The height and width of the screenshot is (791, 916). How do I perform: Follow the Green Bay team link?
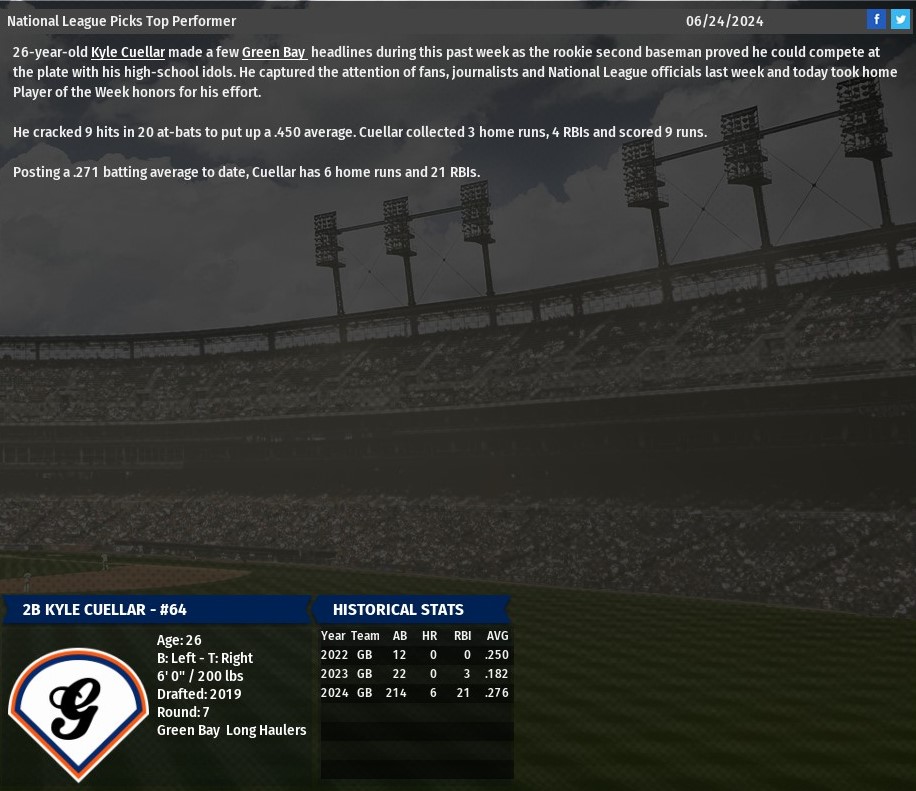(x=273, y=52)
